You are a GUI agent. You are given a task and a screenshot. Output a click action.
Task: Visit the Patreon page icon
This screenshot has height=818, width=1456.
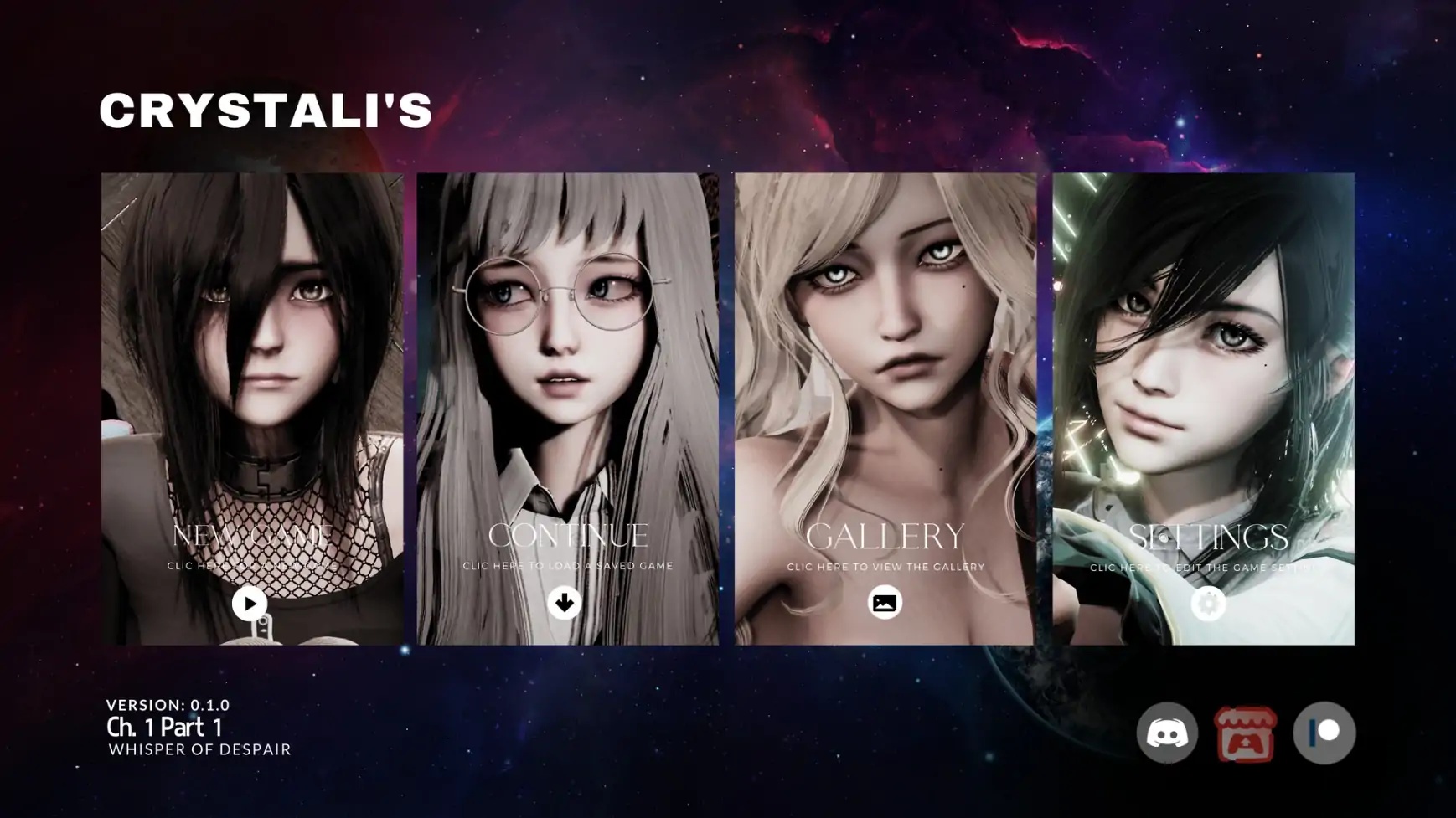click(x=1324, y=733)
